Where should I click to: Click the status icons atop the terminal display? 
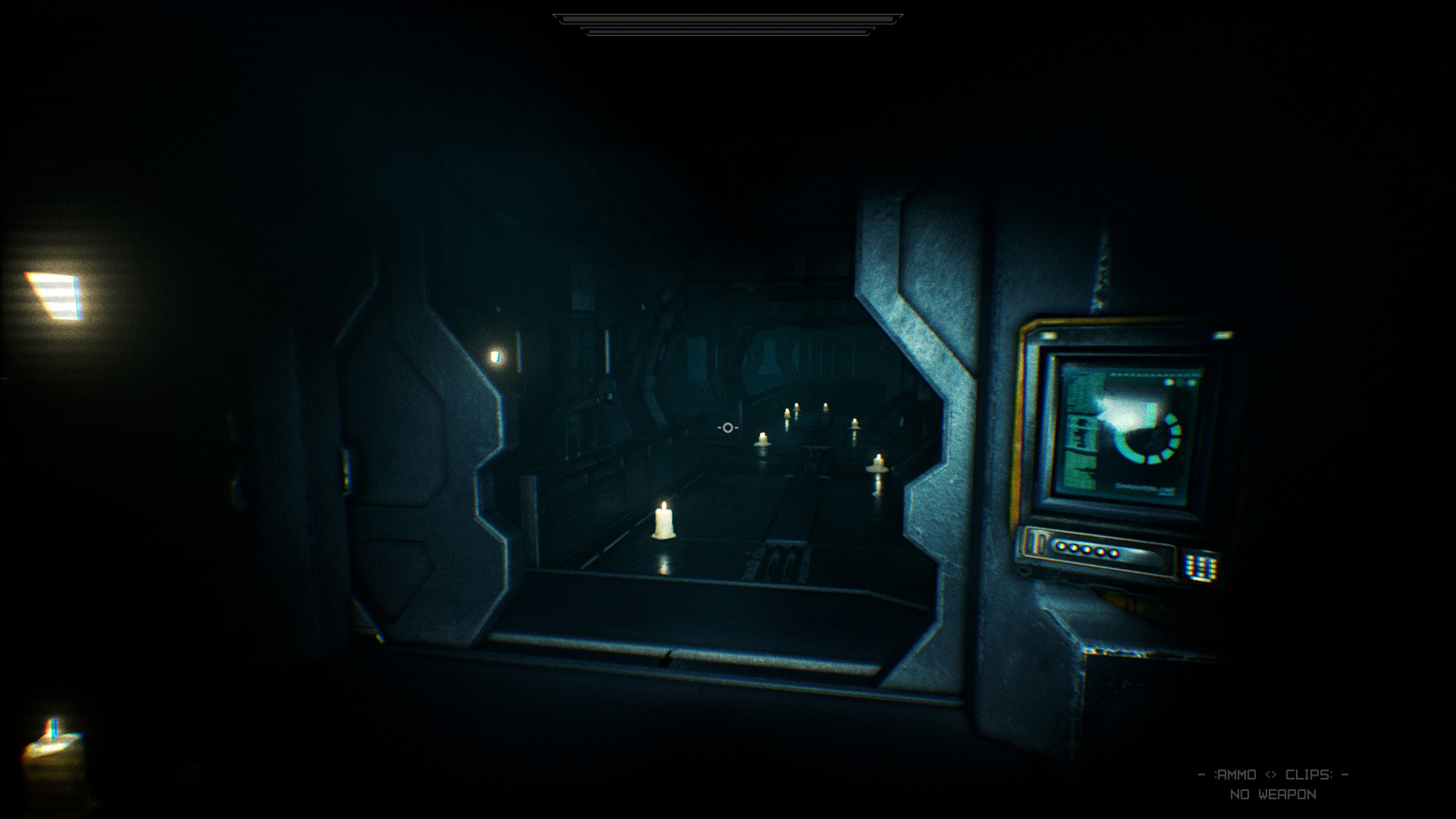(x=1179, y=382)
